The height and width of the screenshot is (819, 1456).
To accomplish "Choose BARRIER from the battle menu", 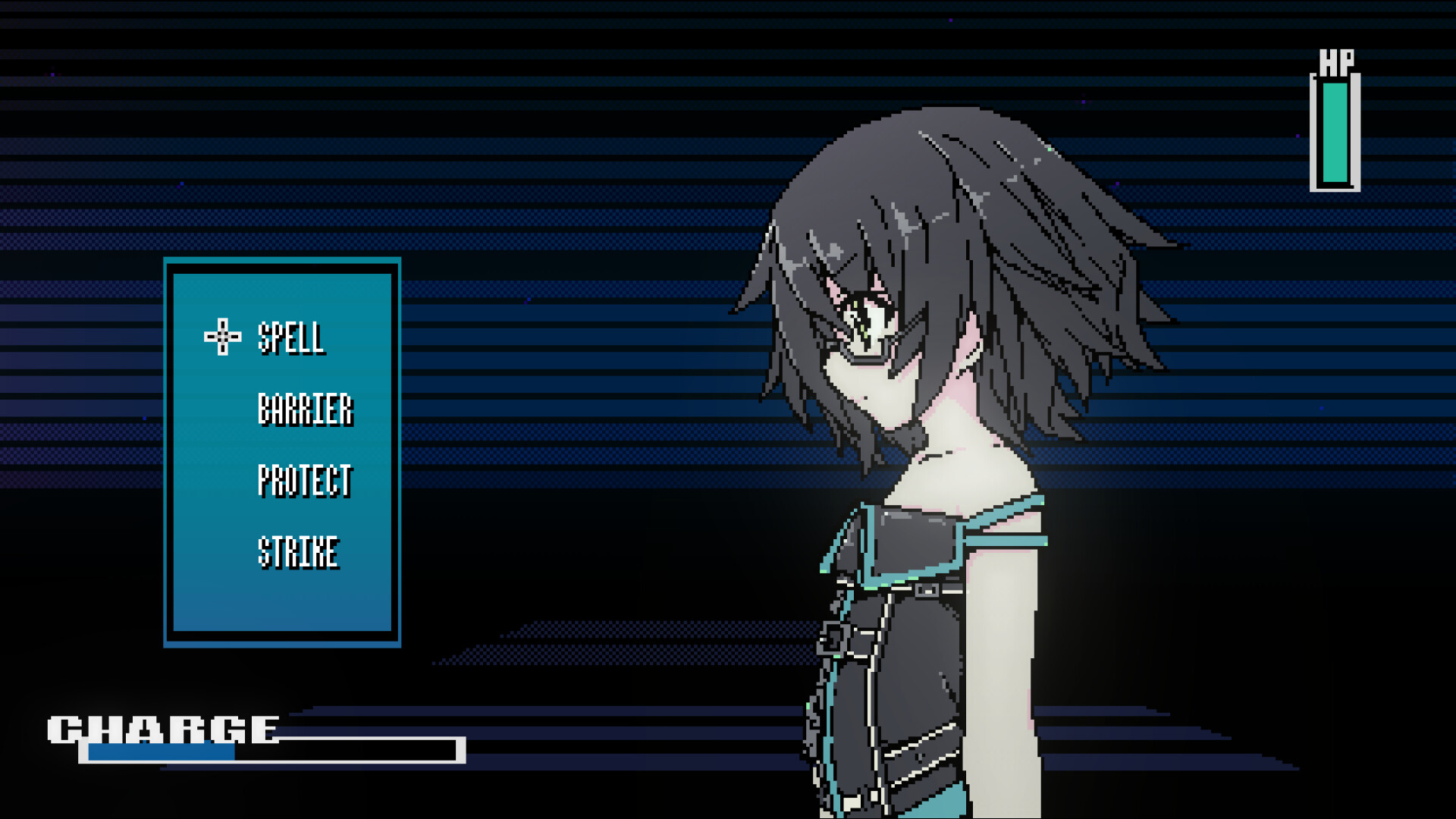I will coord(306,409).
